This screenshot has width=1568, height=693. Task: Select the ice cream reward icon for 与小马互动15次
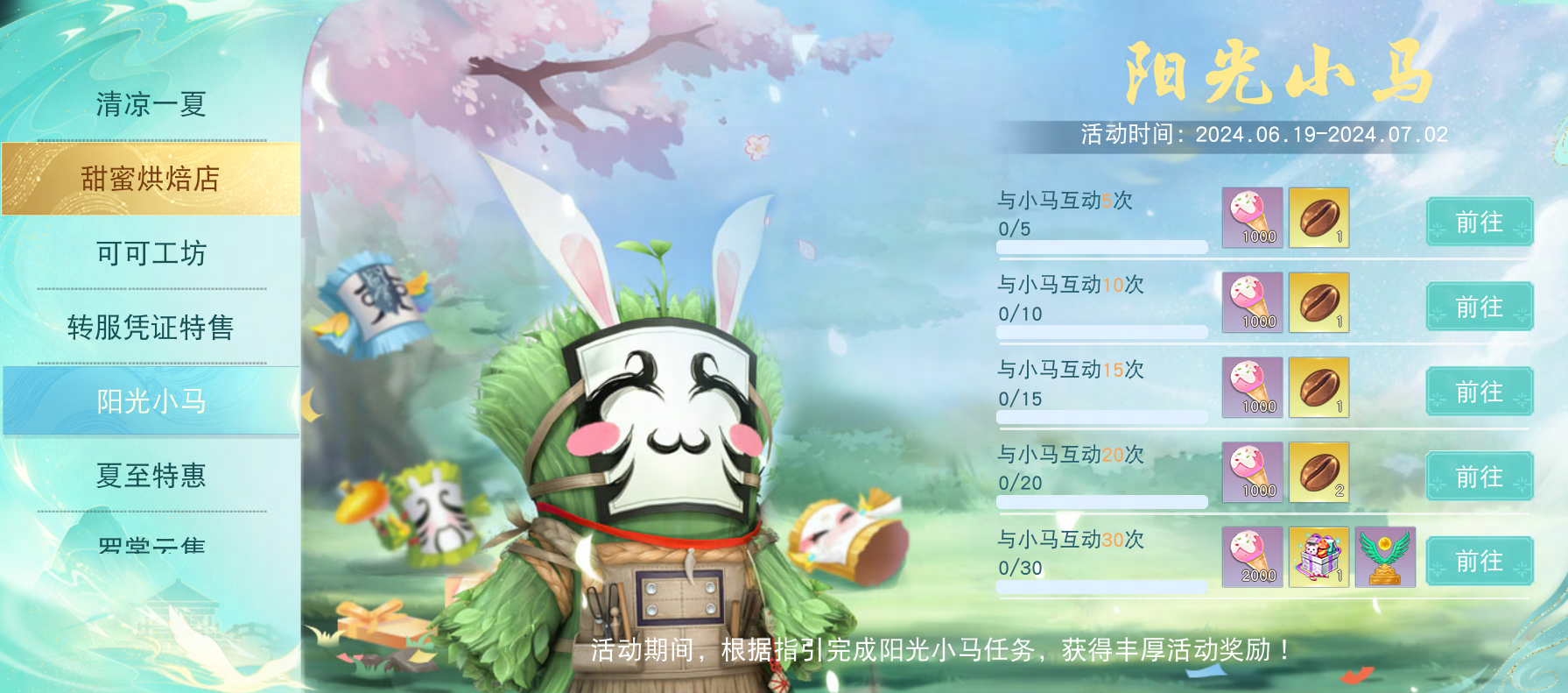pos(1254,388)
